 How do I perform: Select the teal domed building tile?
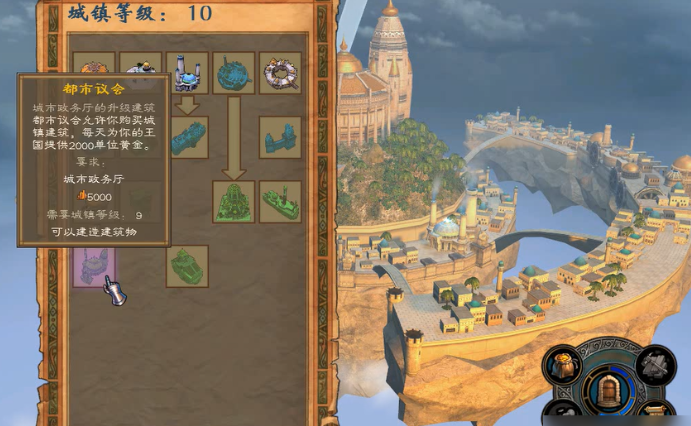coord(234,72)
